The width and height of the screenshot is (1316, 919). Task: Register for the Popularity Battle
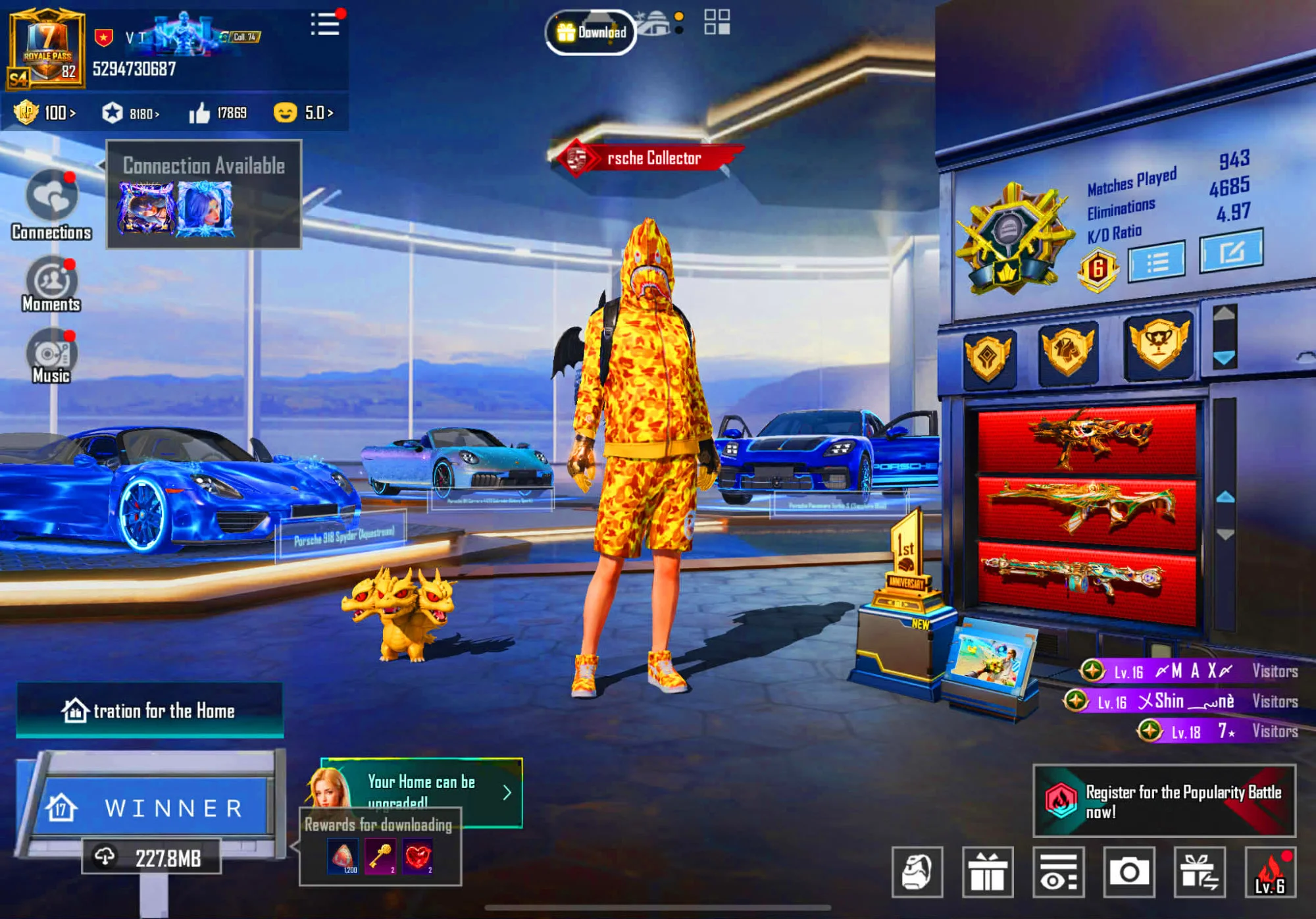[x=1164, y=801]
